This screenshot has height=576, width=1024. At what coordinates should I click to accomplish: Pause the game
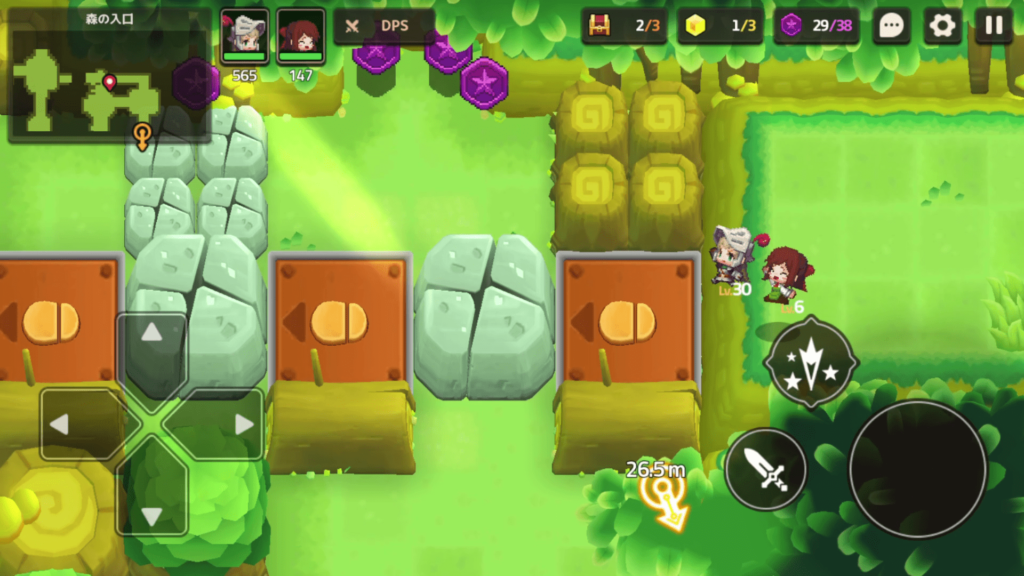993,26
